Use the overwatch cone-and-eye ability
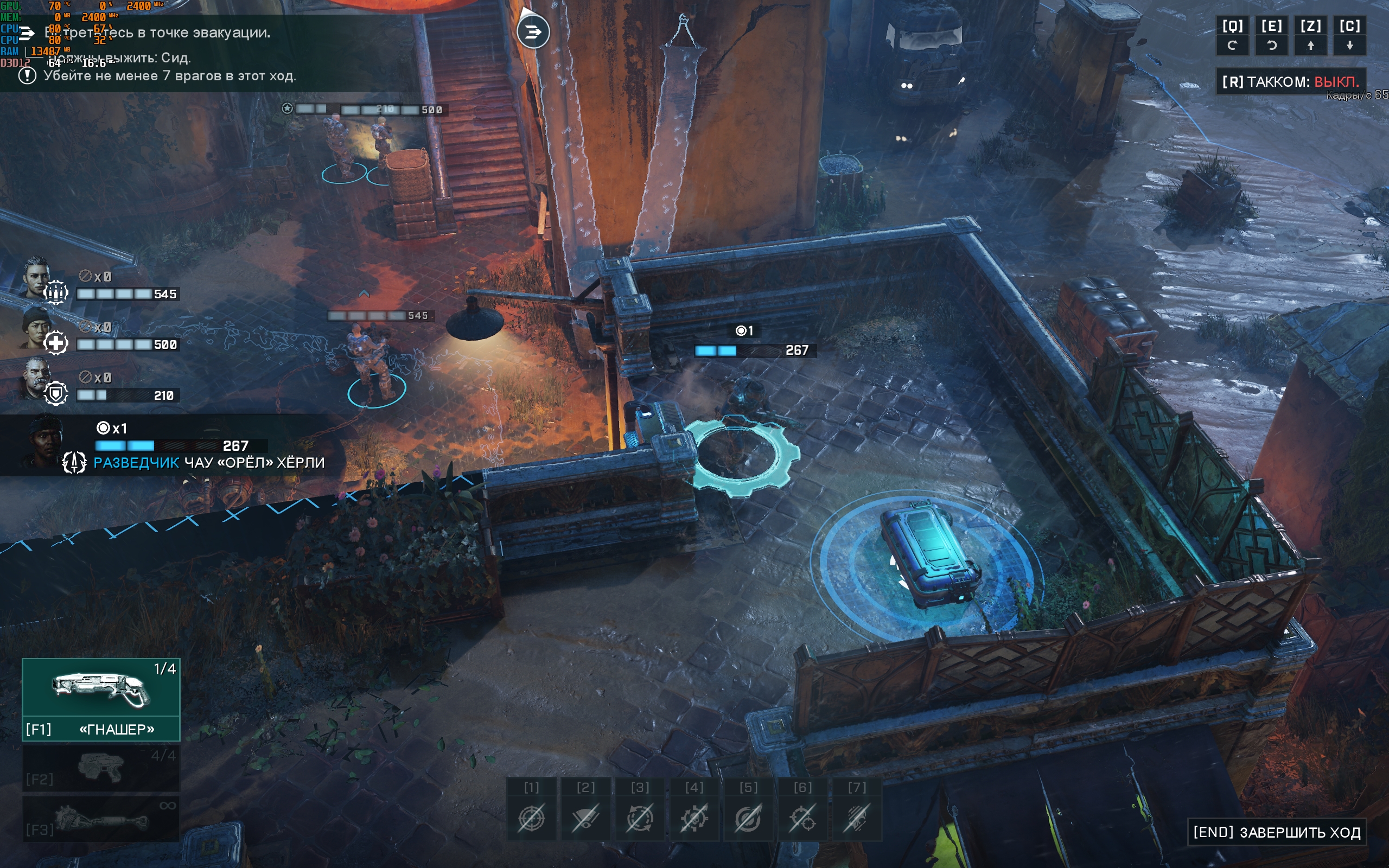 [585, 817]
